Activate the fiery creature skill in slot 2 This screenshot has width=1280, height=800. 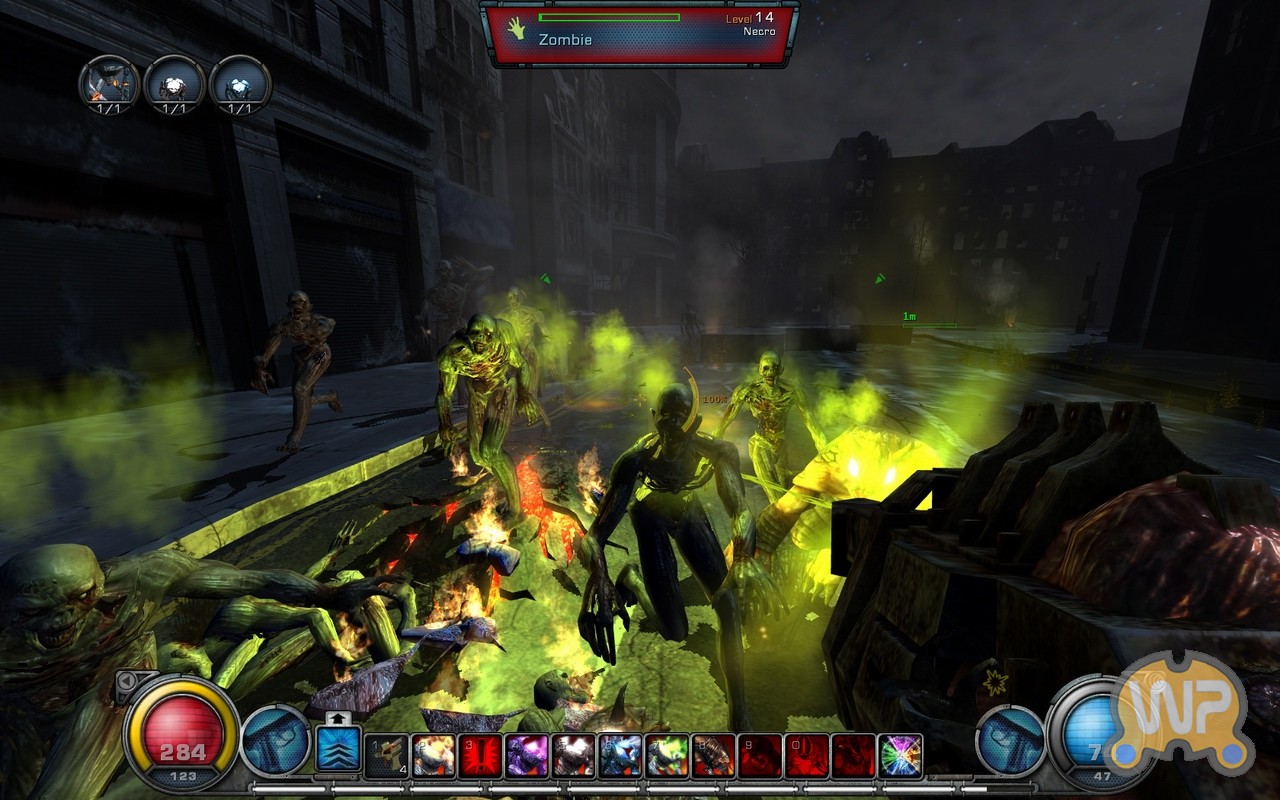click(433, 755)
